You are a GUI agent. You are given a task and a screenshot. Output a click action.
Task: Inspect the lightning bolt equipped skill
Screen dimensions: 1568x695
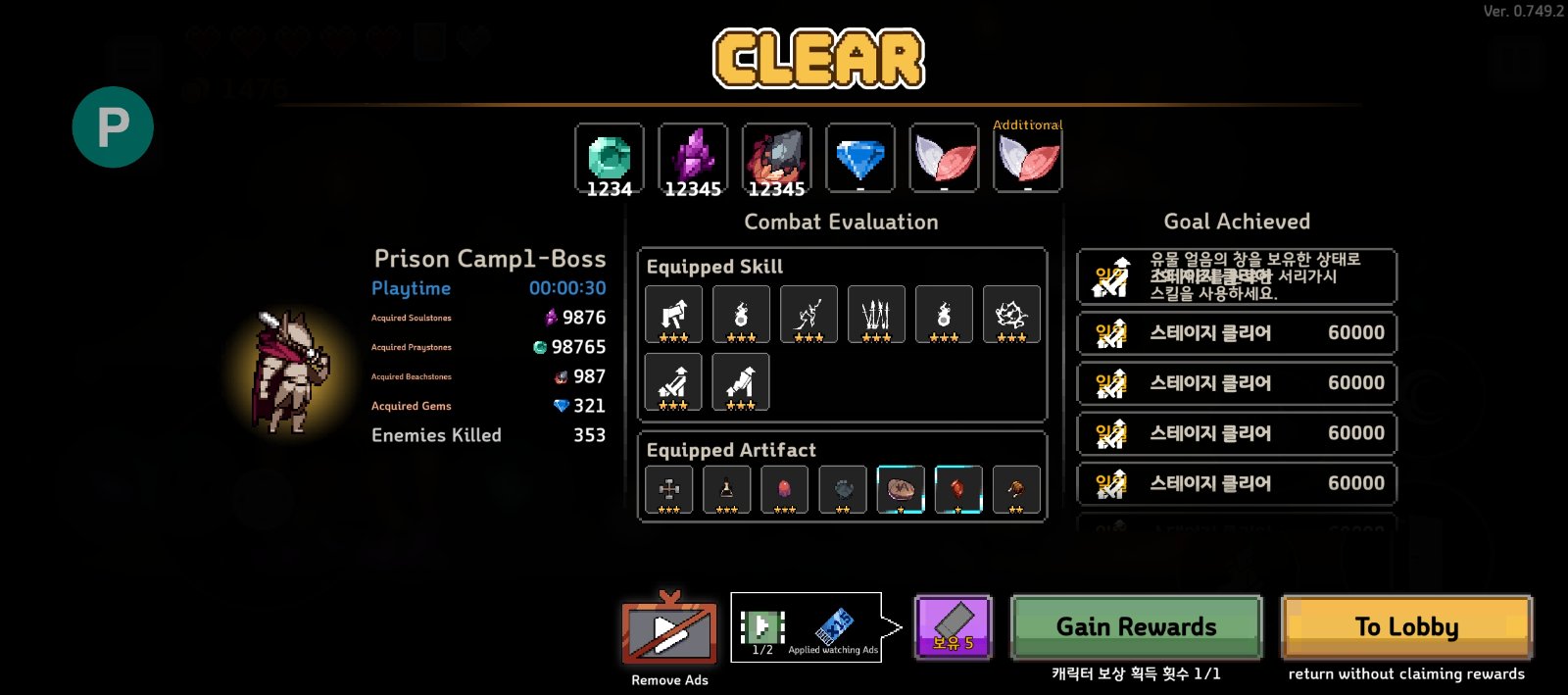808,315
